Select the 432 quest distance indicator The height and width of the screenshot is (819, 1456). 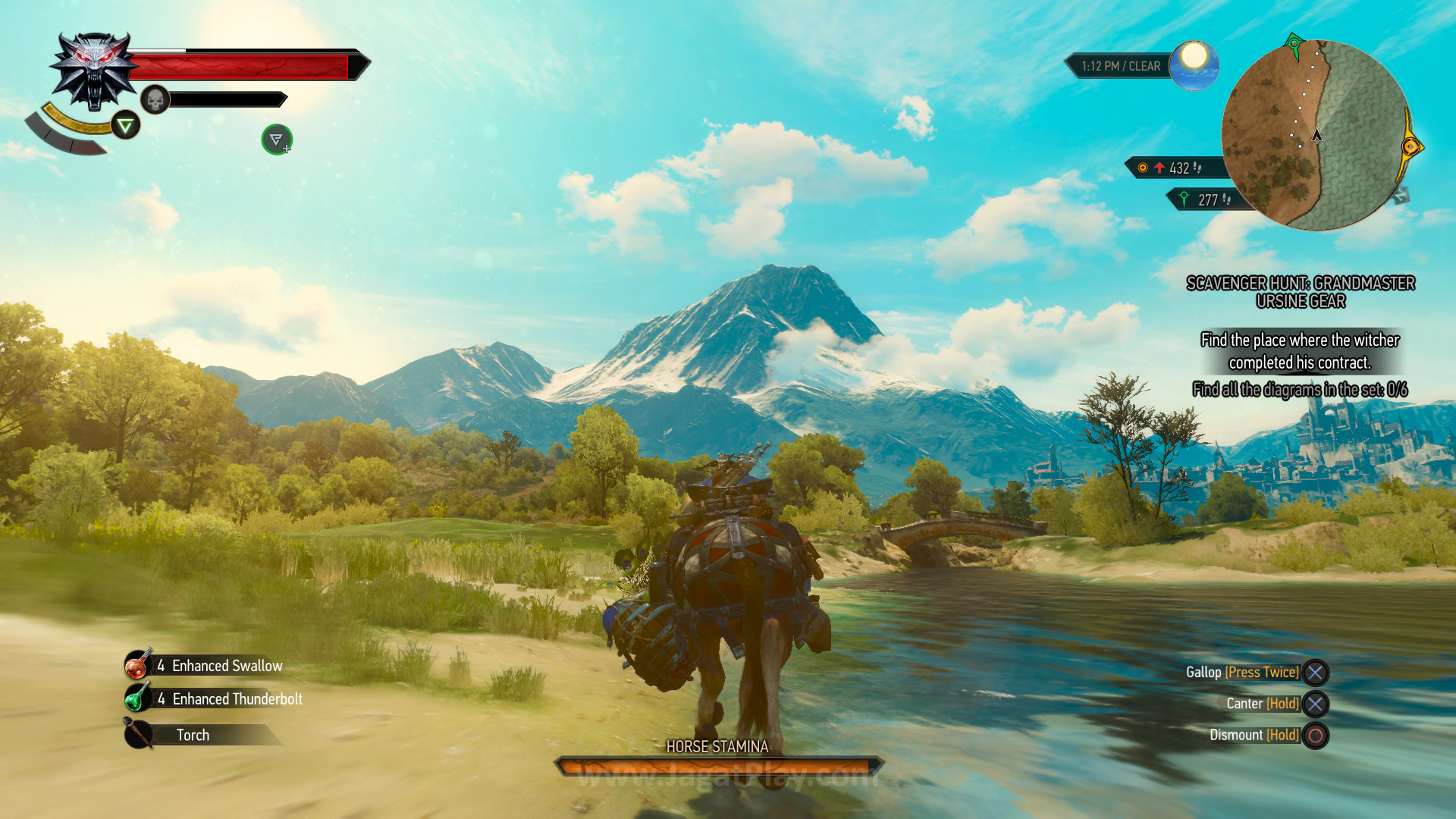point(1174,168)
